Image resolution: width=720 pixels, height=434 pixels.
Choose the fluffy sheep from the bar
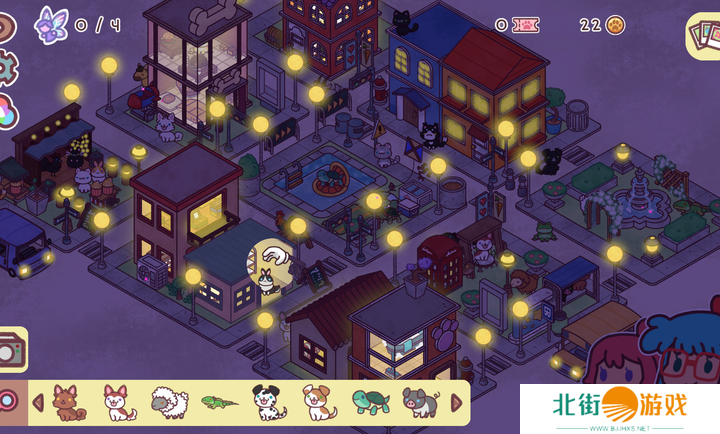[x=168, y=403]
